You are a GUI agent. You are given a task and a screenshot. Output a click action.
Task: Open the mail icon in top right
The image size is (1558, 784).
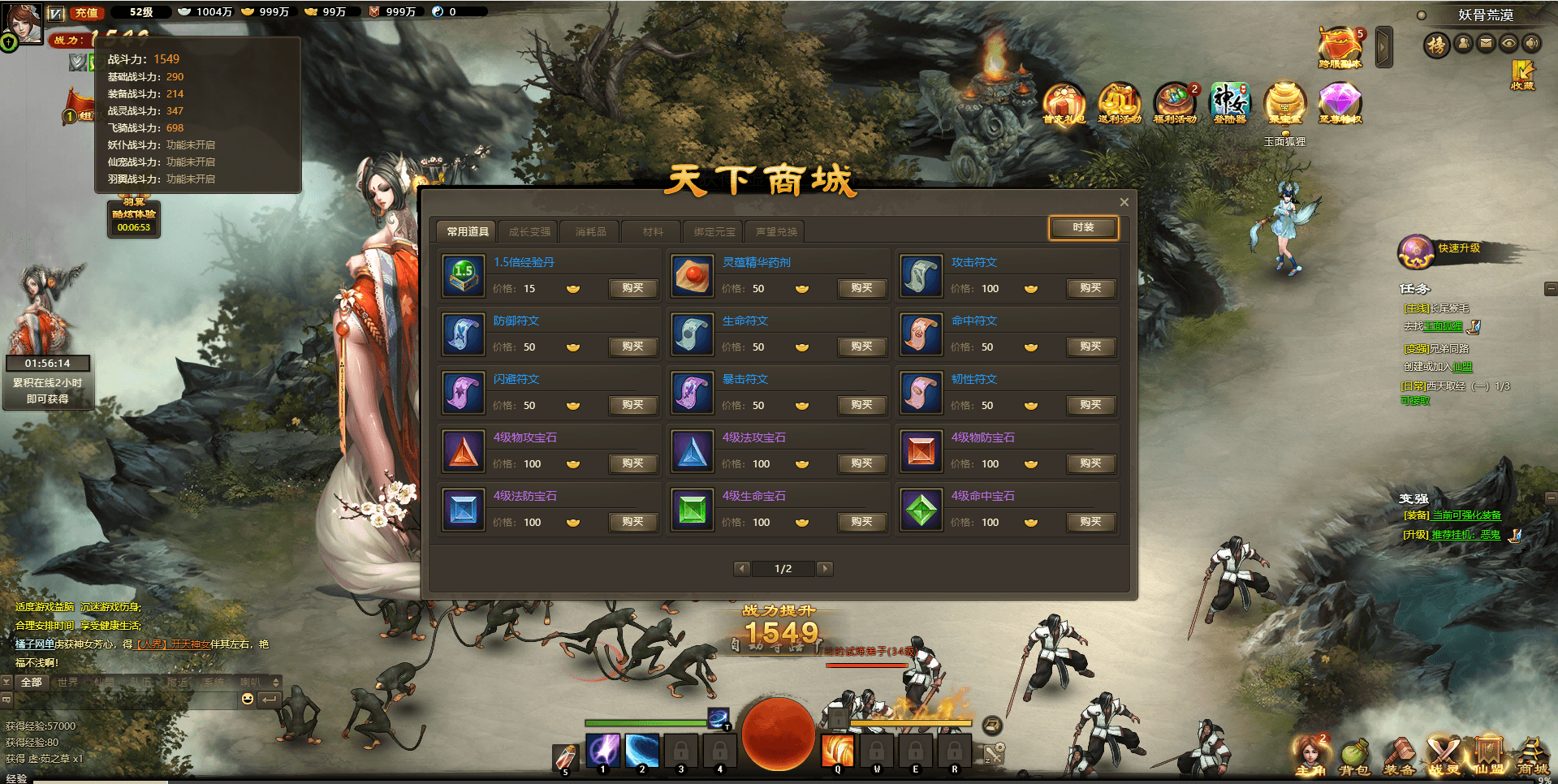tap(1487, 45)
